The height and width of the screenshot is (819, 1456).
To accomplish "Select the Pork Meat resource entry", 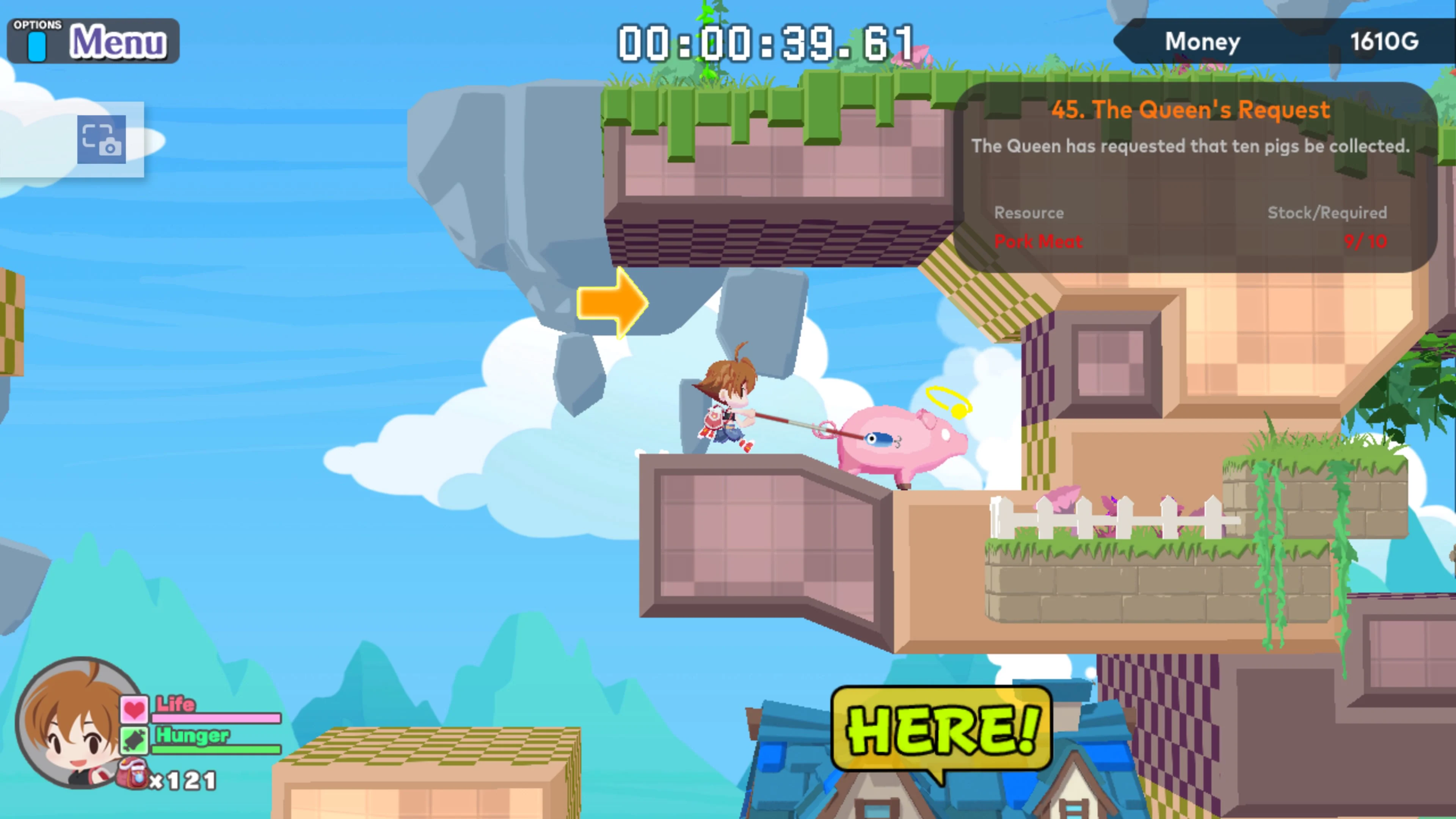I will (1038, 242).
